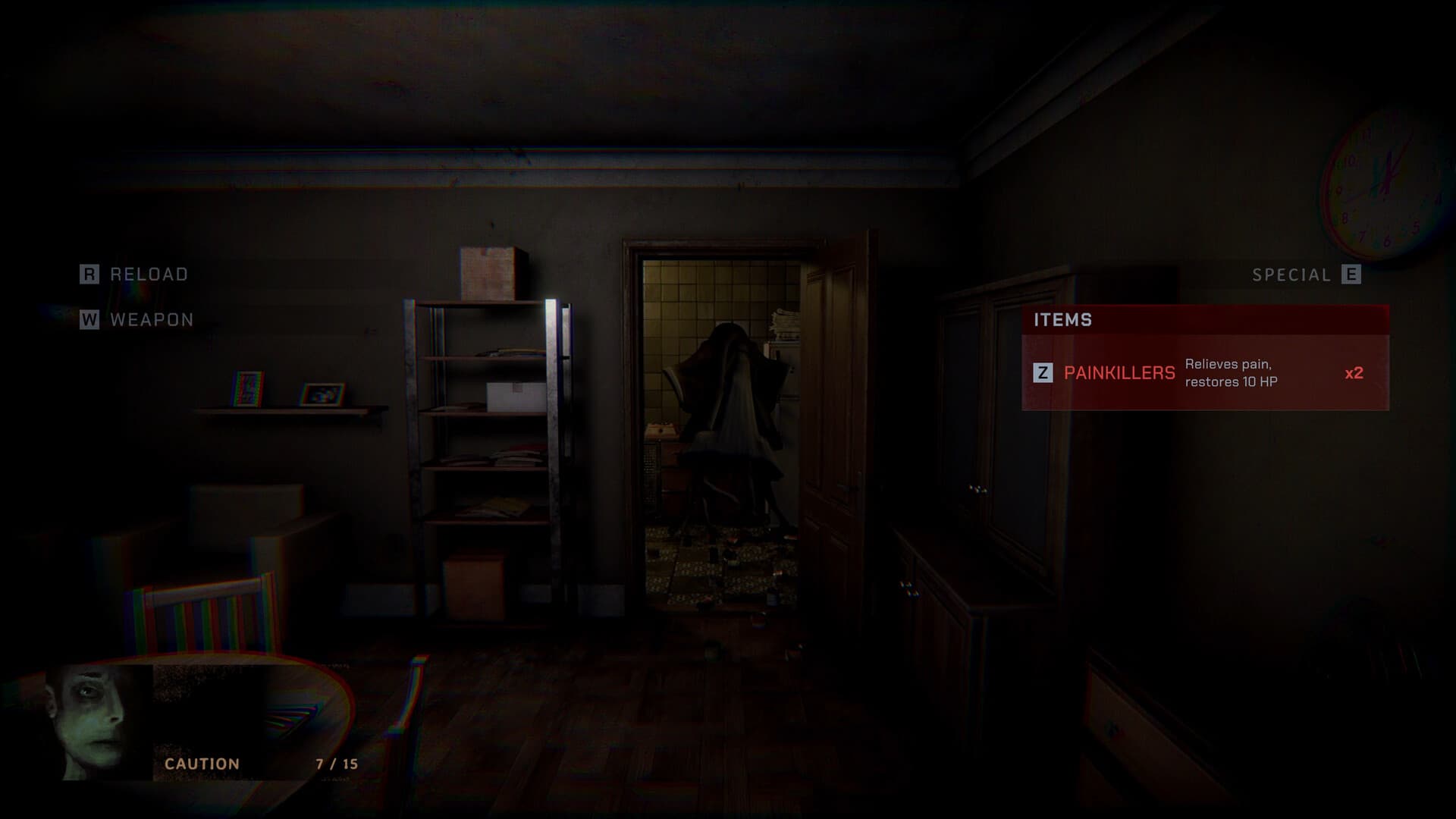Viewport: 1456px width, 819px height.
Task: Enable the WEAPON quick-switch option
Action: 150,320
